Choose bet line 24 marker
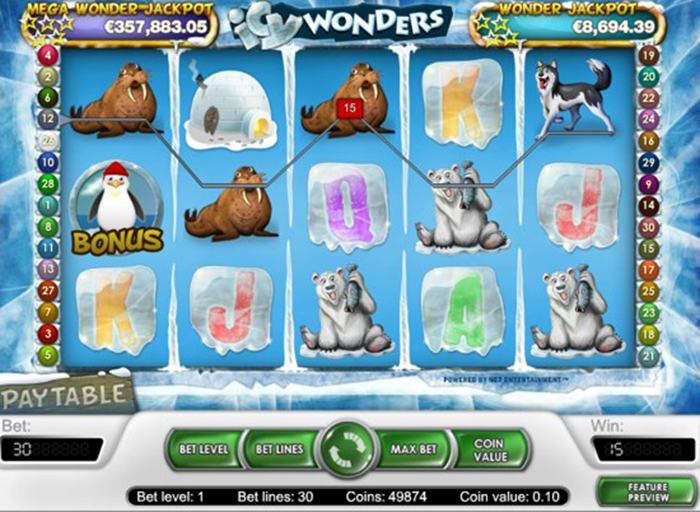 (x=648, y=118)
